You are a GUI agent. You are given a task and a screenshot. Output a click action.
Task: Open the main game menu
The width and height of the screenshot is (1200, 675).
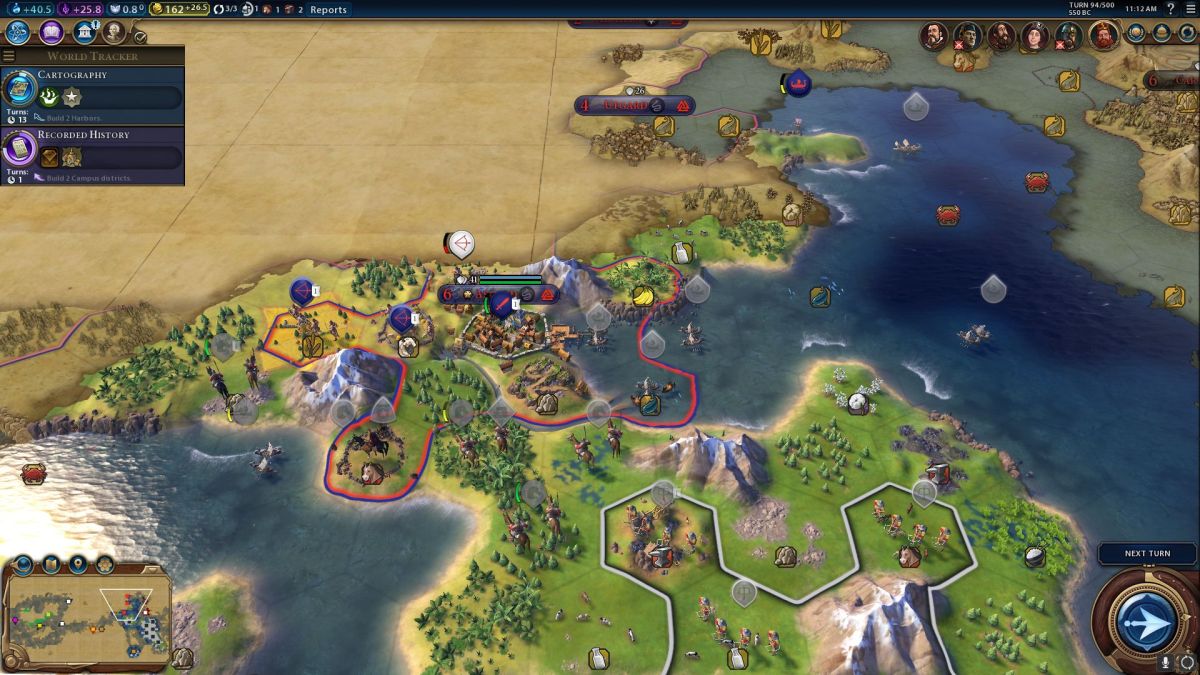(1190, 9)
